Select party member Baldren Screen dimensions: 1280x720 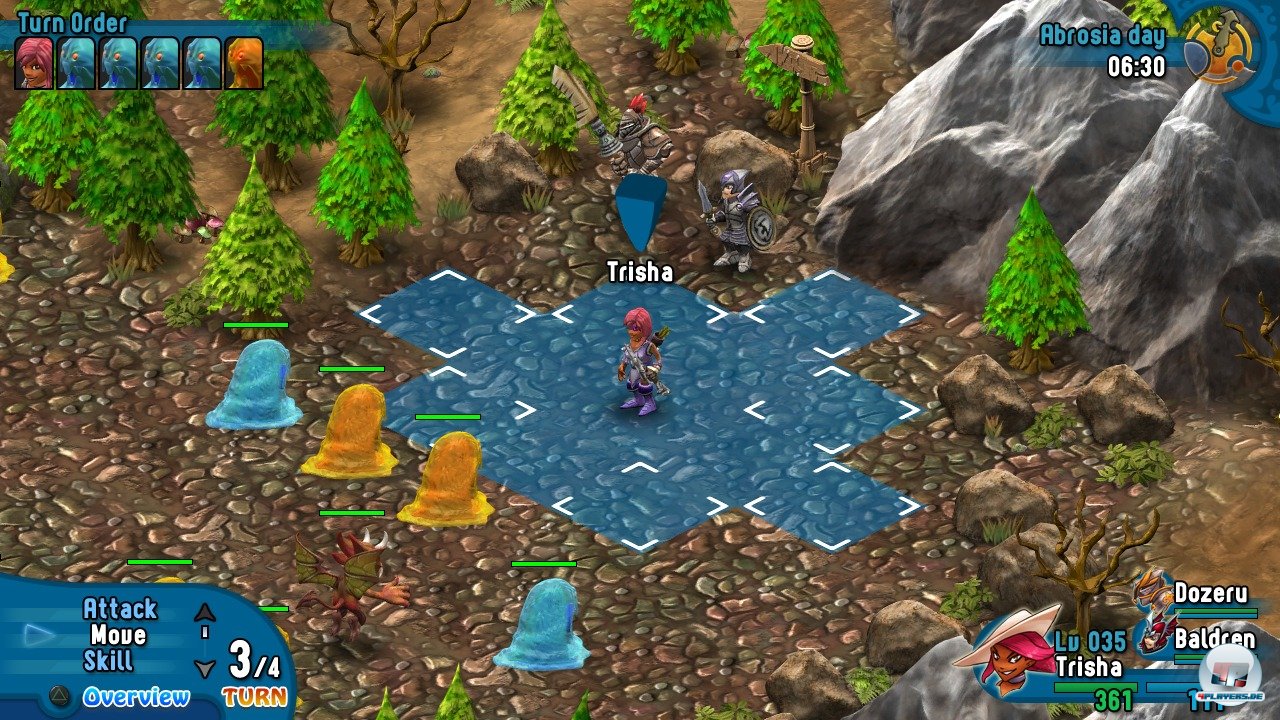coord(1212,636)
